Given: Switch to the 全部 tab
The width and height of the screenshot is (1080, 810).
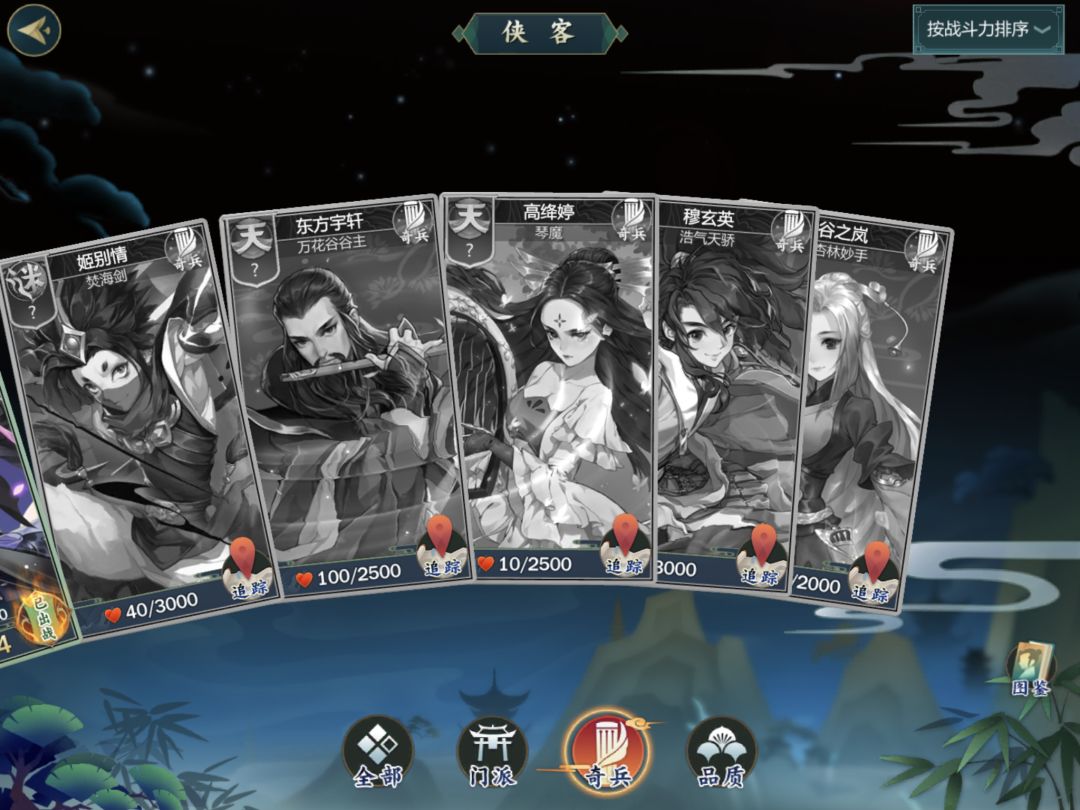Looking at the screenshot, I should pos(377,753).
